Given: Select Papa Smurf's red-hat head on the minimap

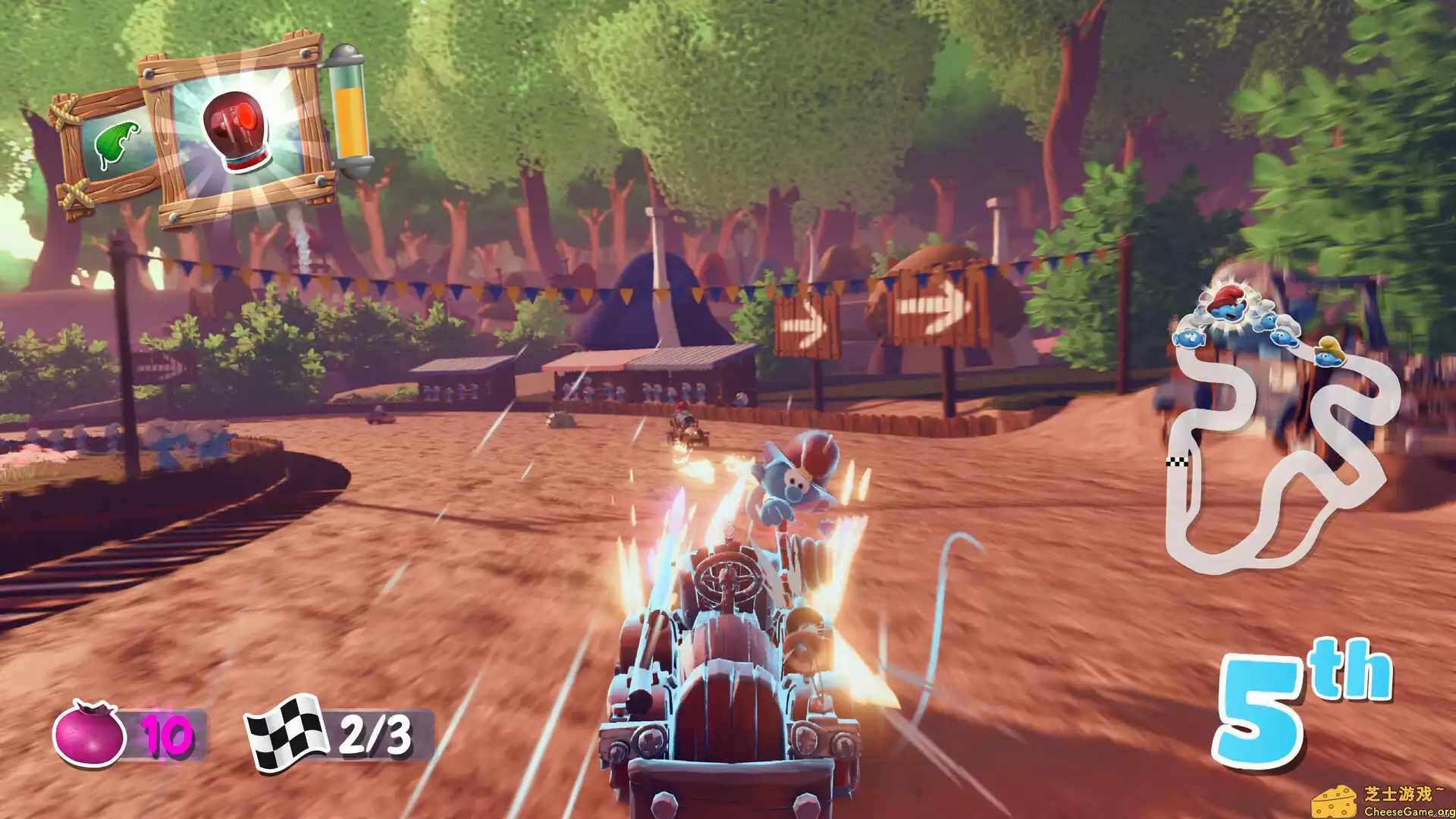Looking at the screenshot, I should click(1227, 303).
